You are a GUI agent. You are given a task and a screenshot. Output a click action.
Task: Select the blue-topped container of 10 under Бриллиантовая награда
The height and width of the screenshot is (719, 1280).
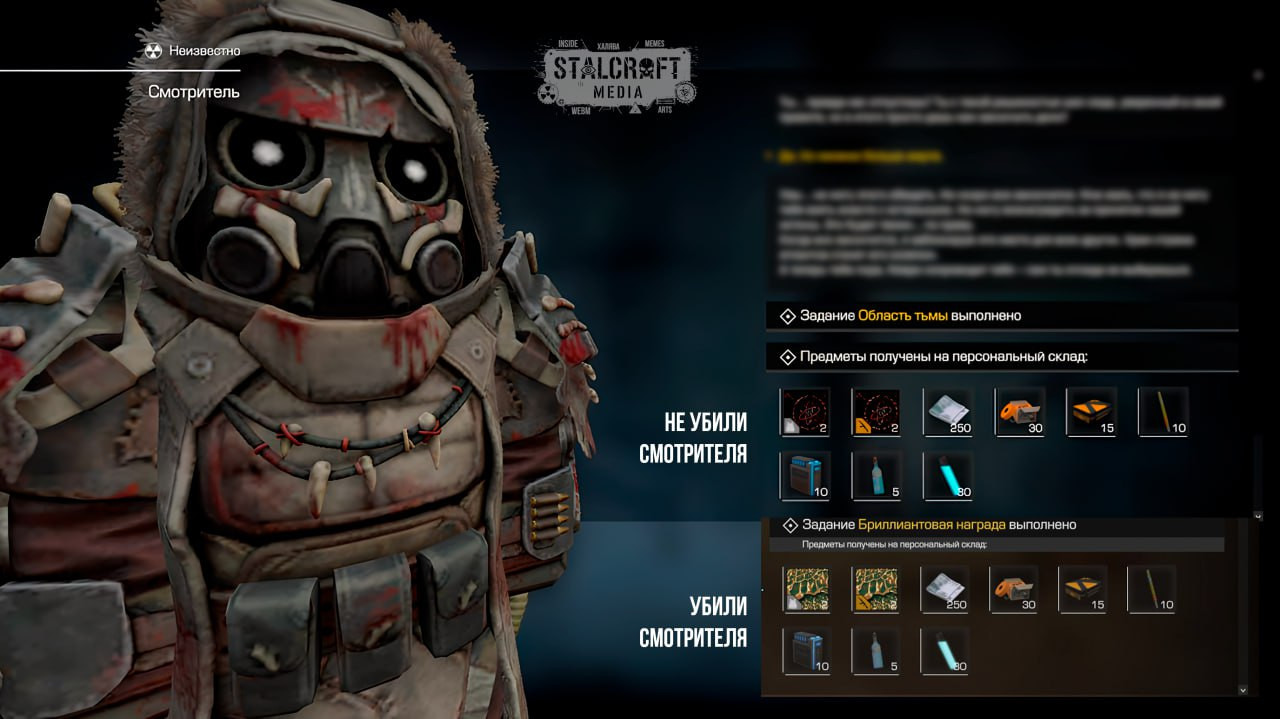pos(807,650)
